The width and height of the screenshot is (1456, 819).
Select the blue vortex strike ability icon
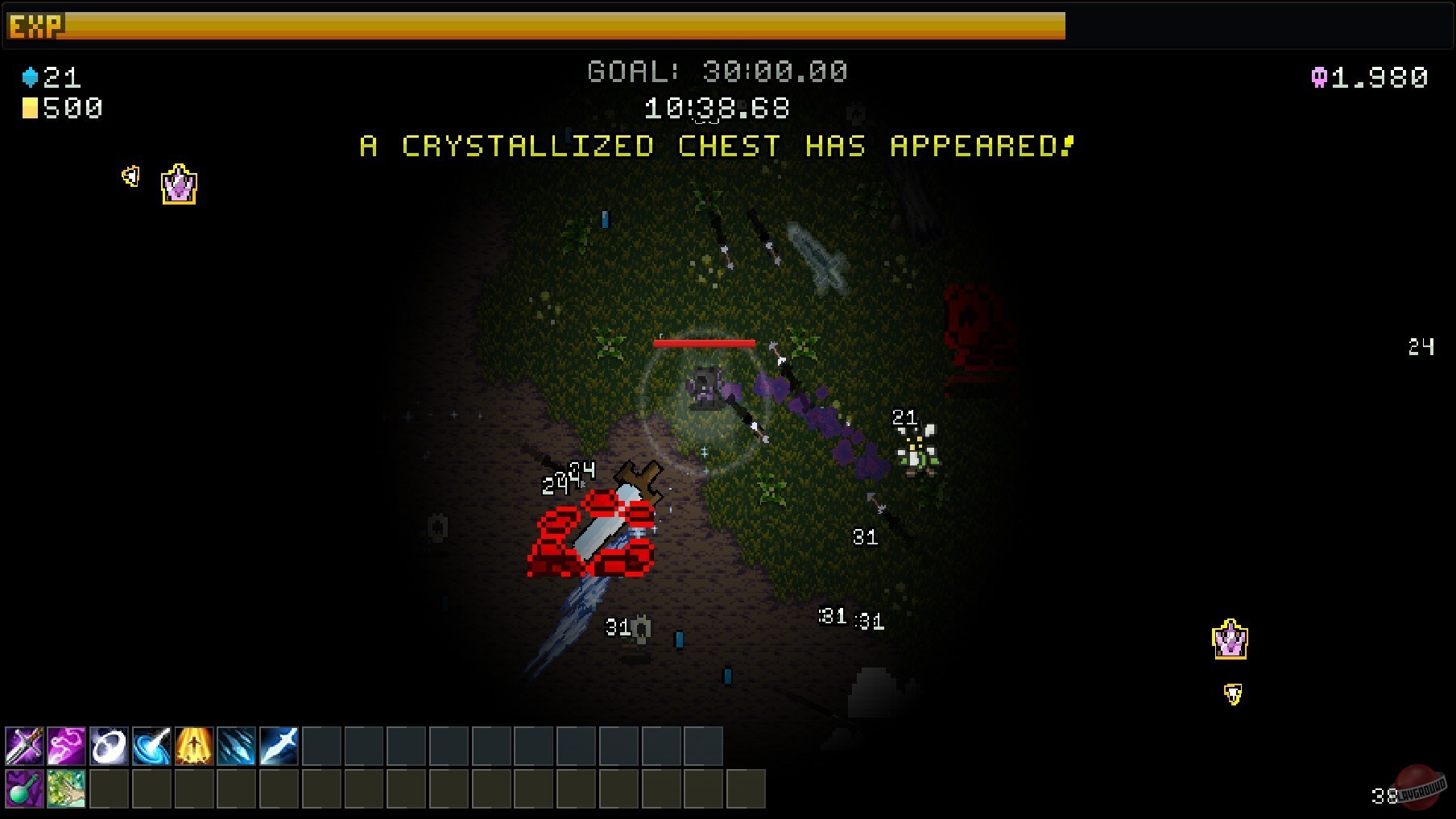(154, 747)
